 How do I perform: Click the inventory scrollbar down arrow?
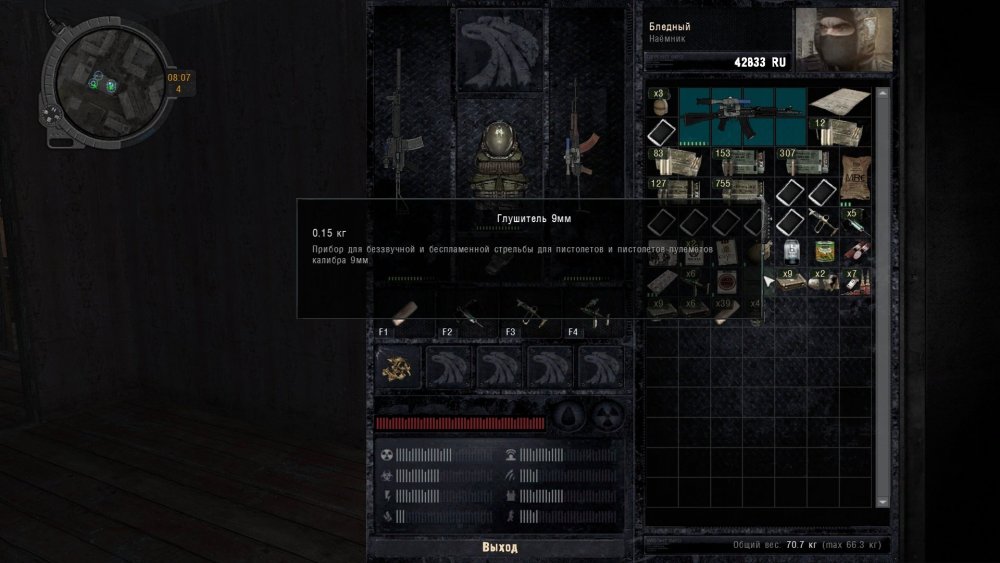[x=882, y=502]
